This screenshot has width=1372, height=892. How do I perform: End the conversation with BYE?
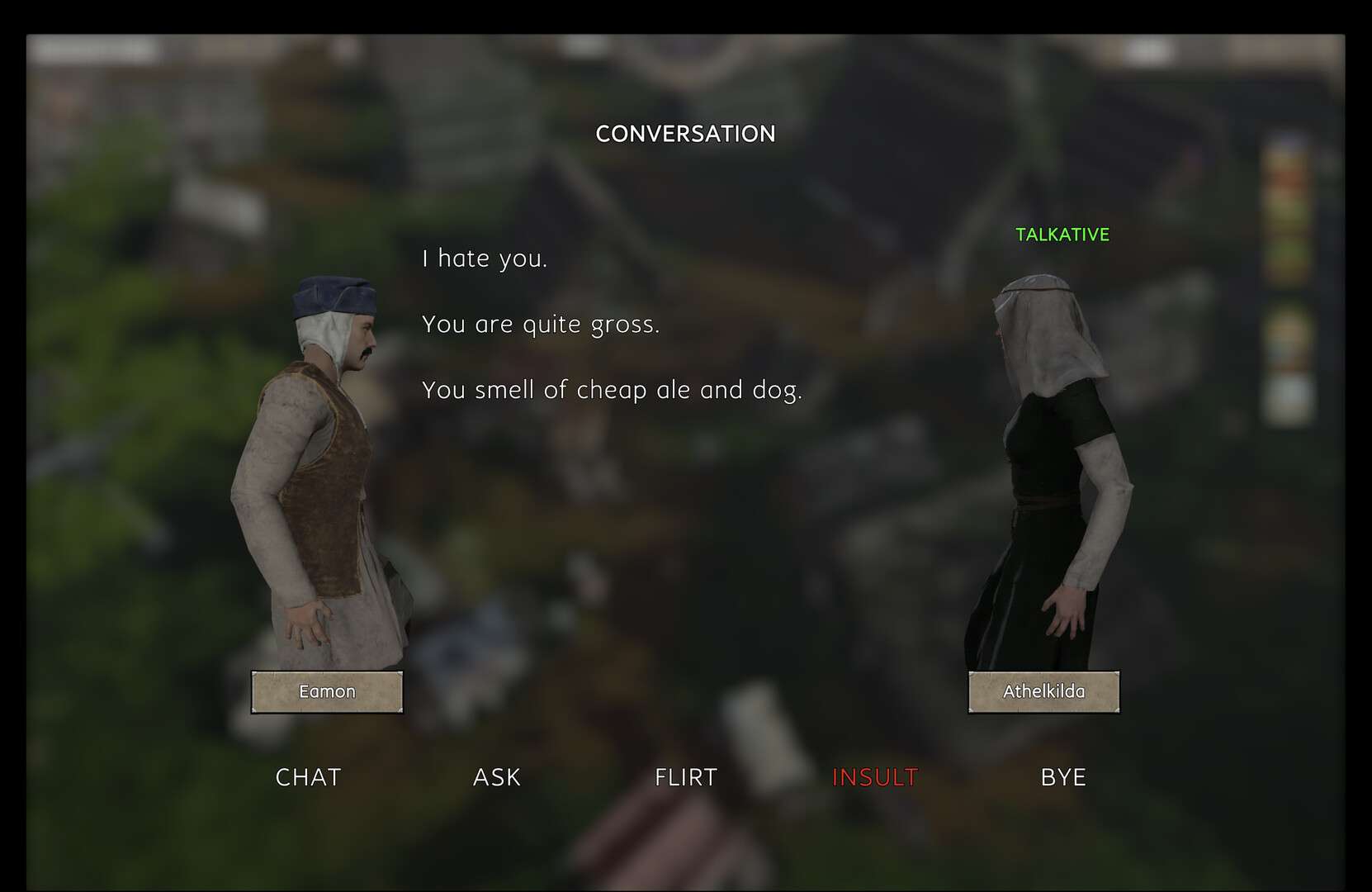click(x=1063, y=777)
